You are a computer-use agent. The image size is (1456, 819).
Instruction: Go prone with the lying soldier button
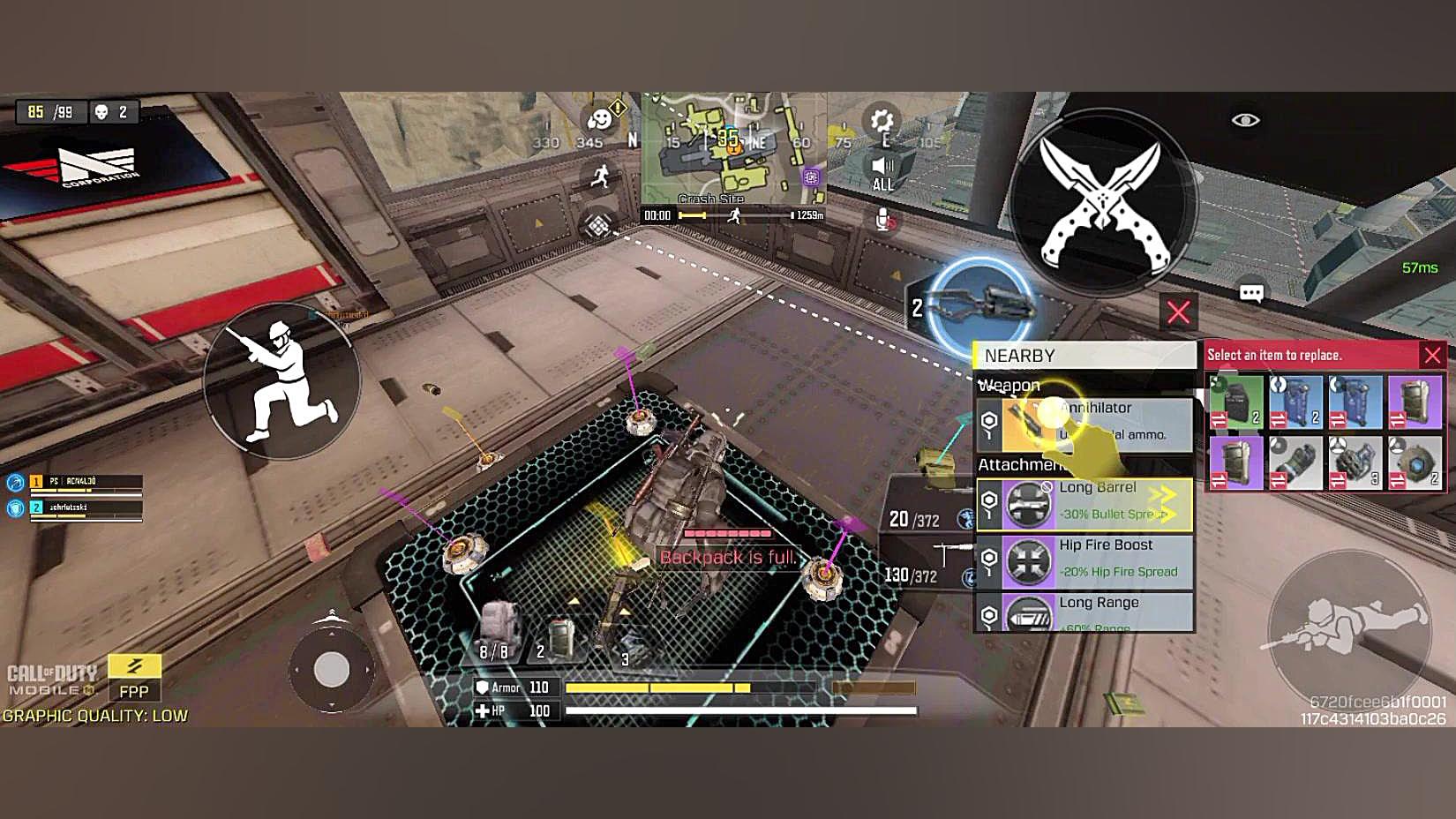[x=1348, y=625]
